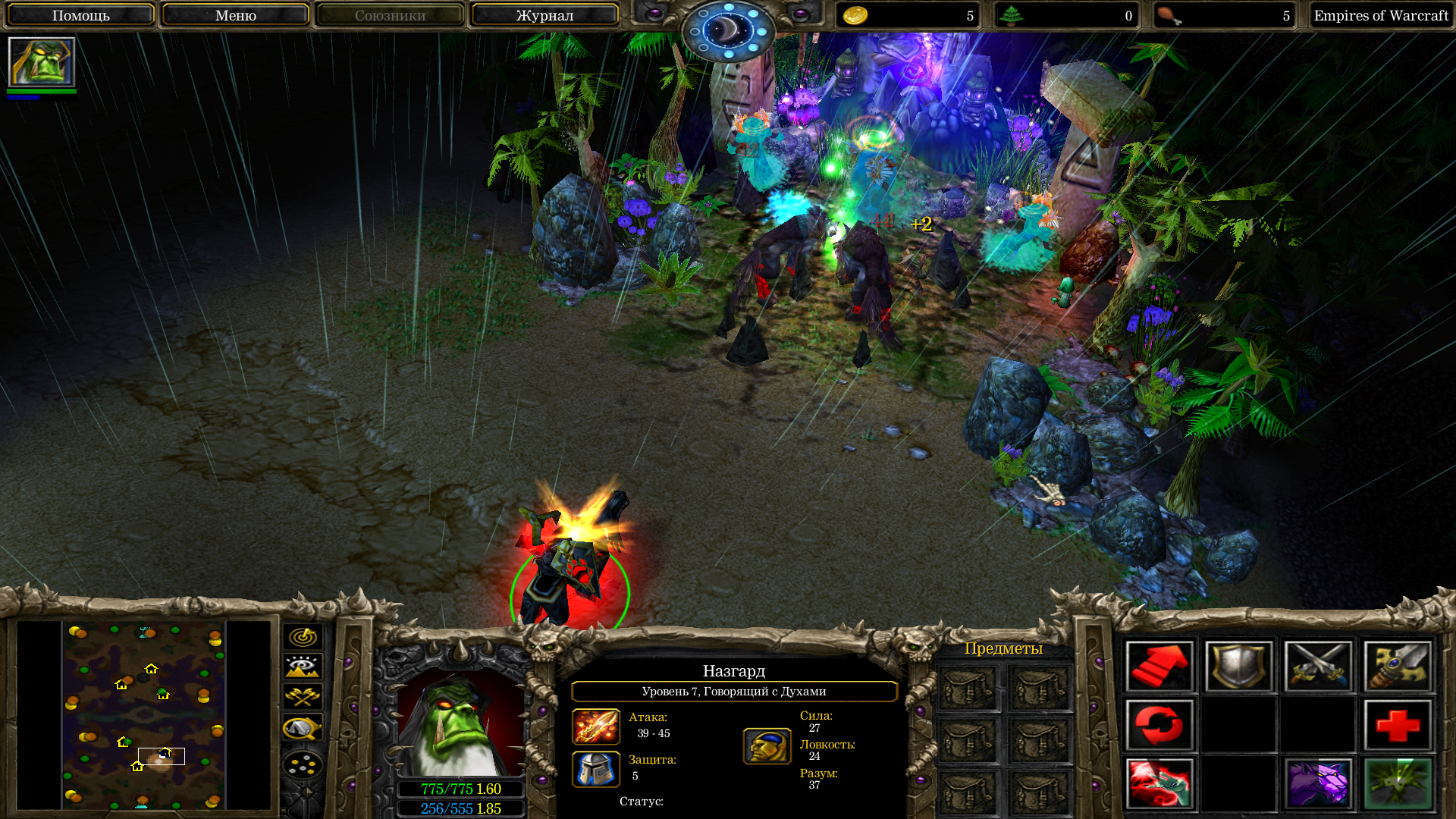Open the Меню game menu
Viewport: 1456px width, 819px height.
coord(235,15)
